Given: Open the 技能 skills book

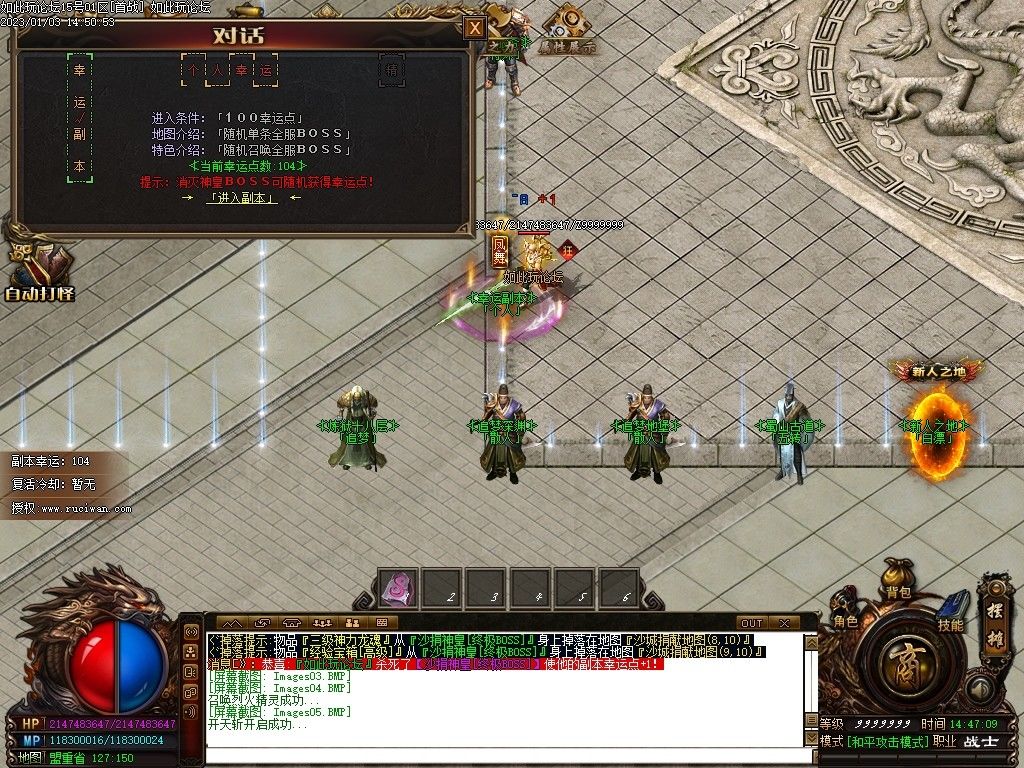Looking at the screenshot, I should coord(951,612).
